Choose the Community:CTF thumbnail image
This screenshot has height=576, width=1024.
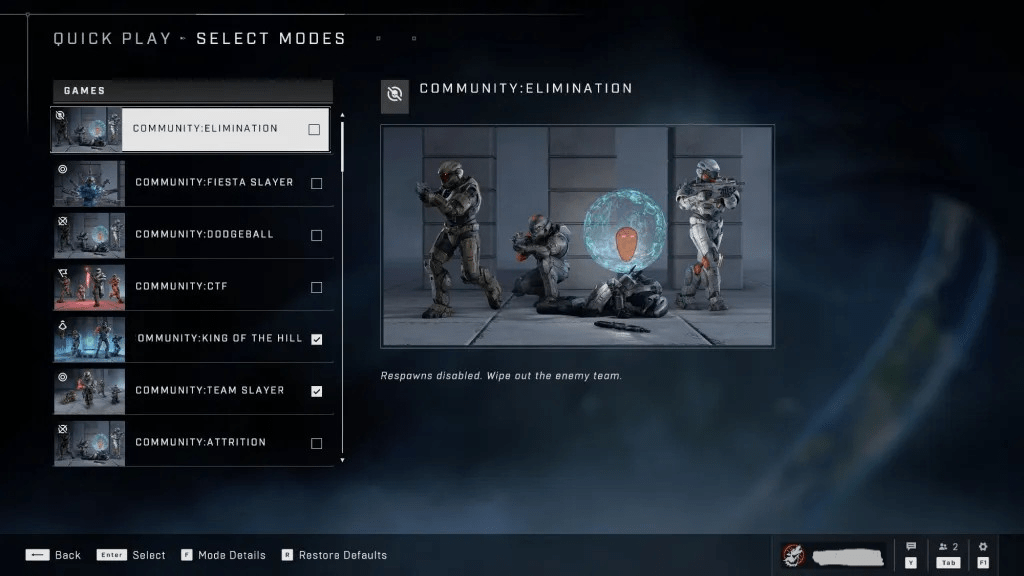(x=89, y=287)
